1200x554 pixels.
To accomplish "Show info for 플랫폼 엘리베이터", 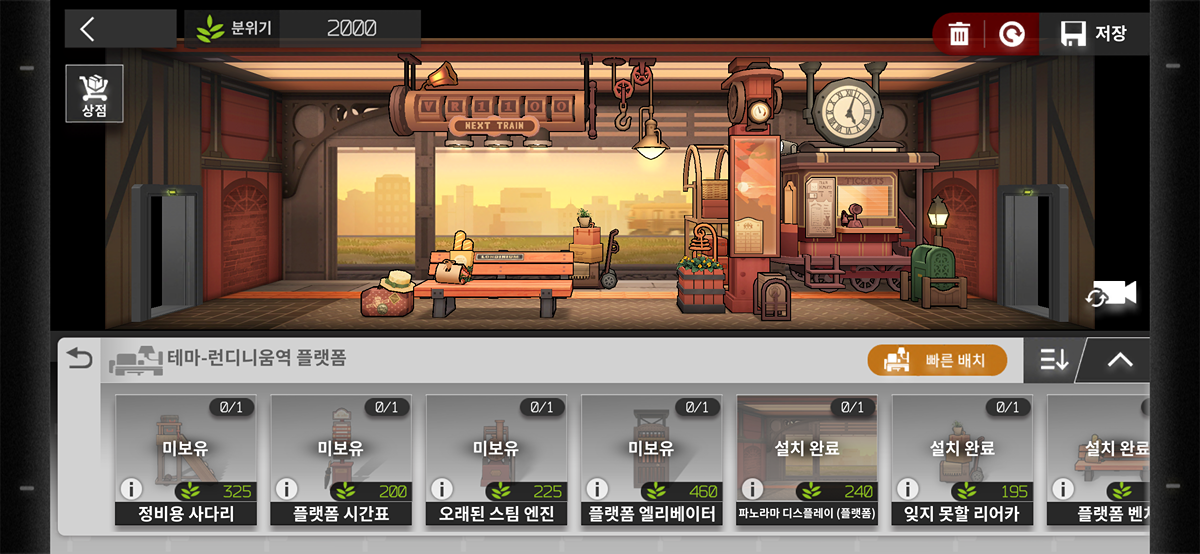I will pos(597,490).
